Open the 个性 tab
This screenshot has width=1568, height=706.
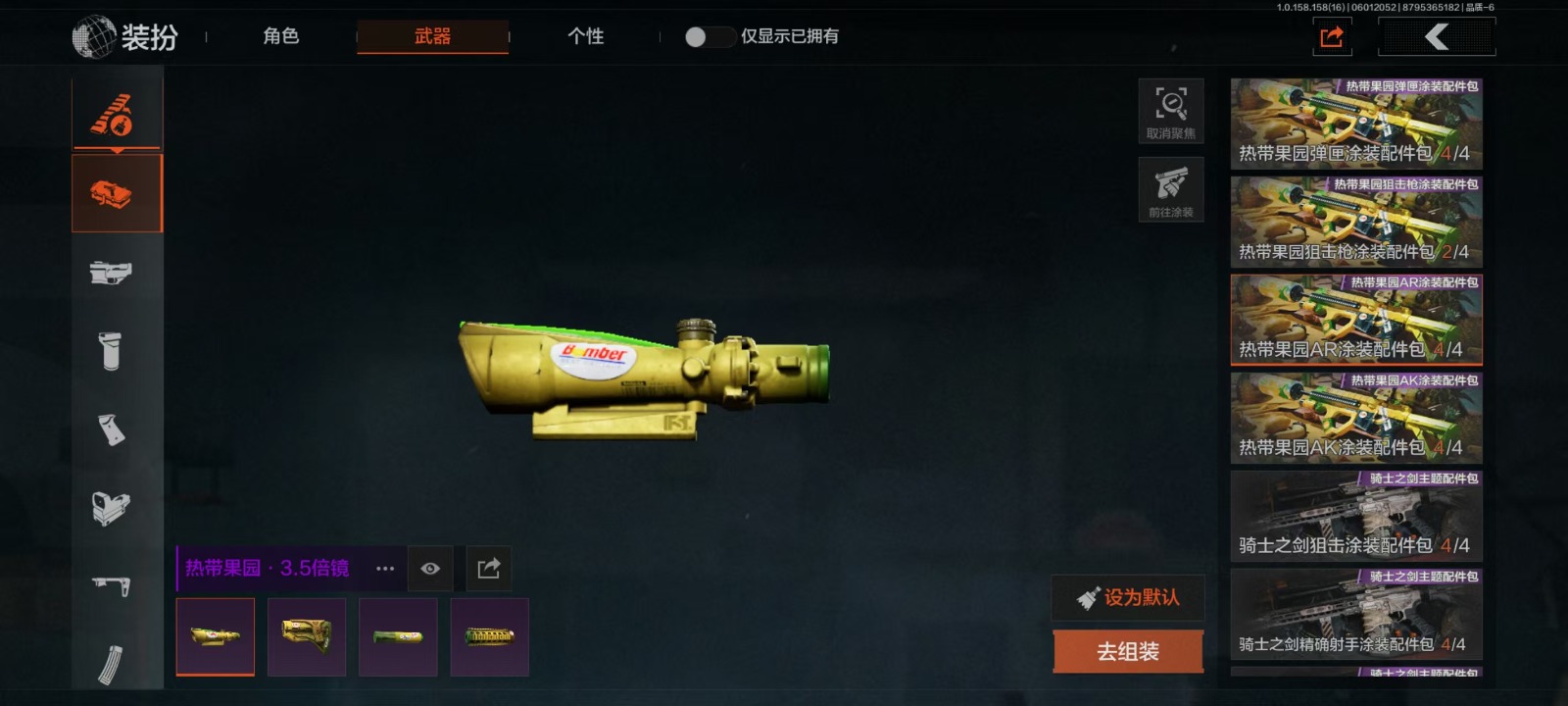(x=585, y=36)
